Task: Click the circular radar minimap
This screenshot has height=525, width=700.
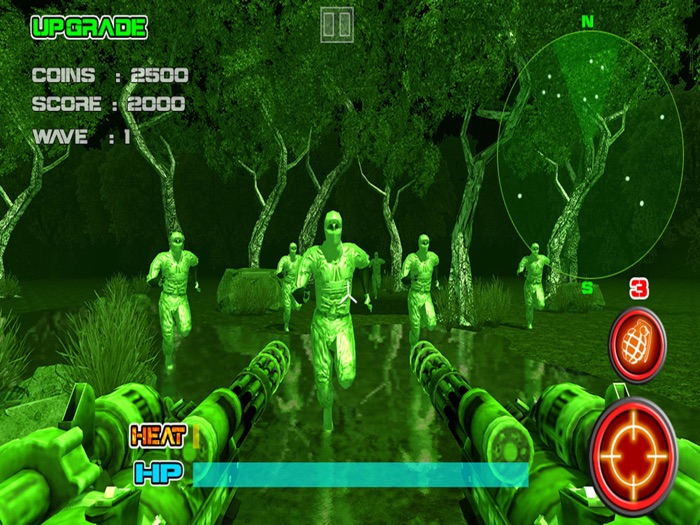Action: point(590,155)
